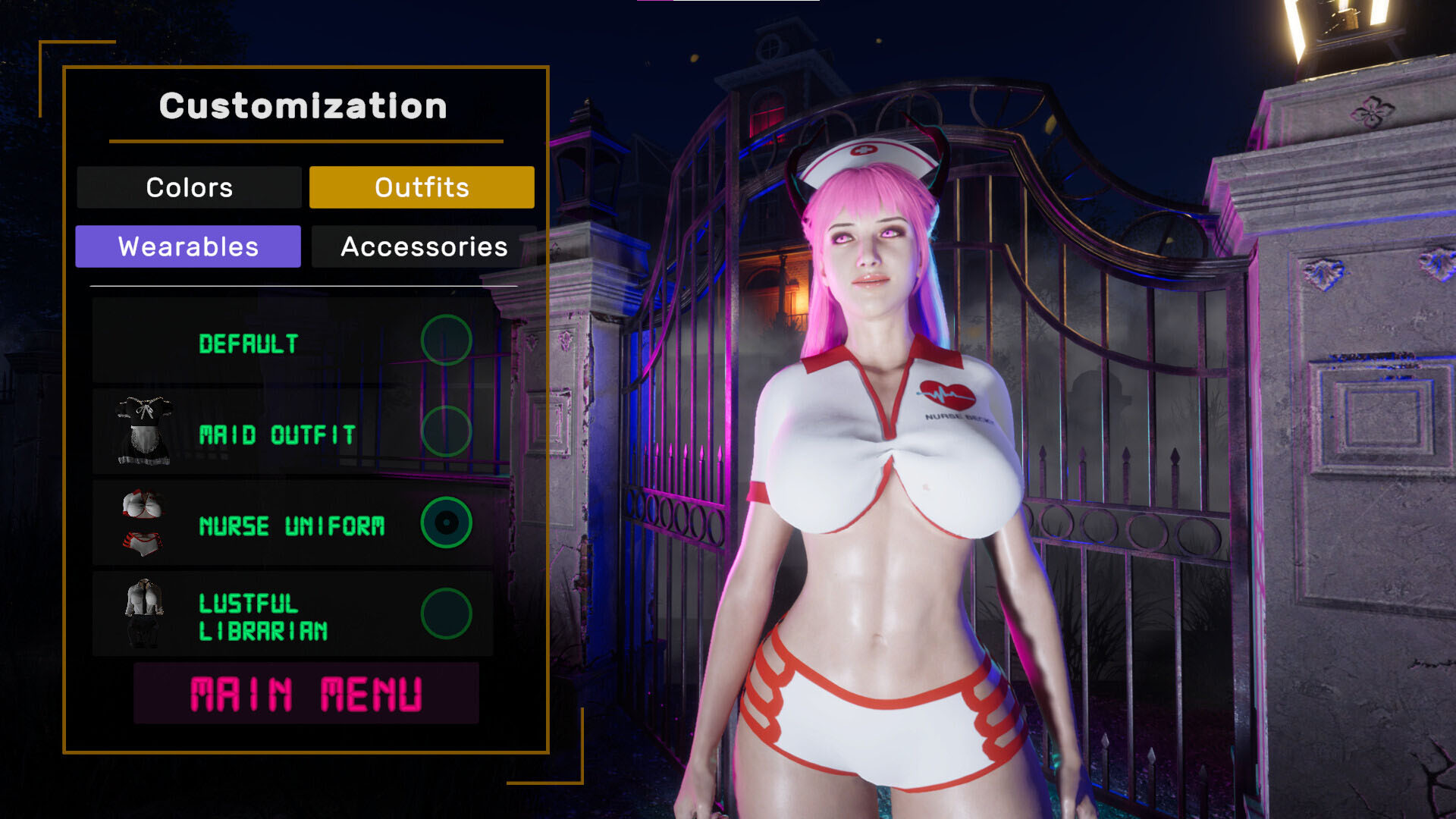Switch to the Colors tab
1456x819 pixels.
point(190,187)
